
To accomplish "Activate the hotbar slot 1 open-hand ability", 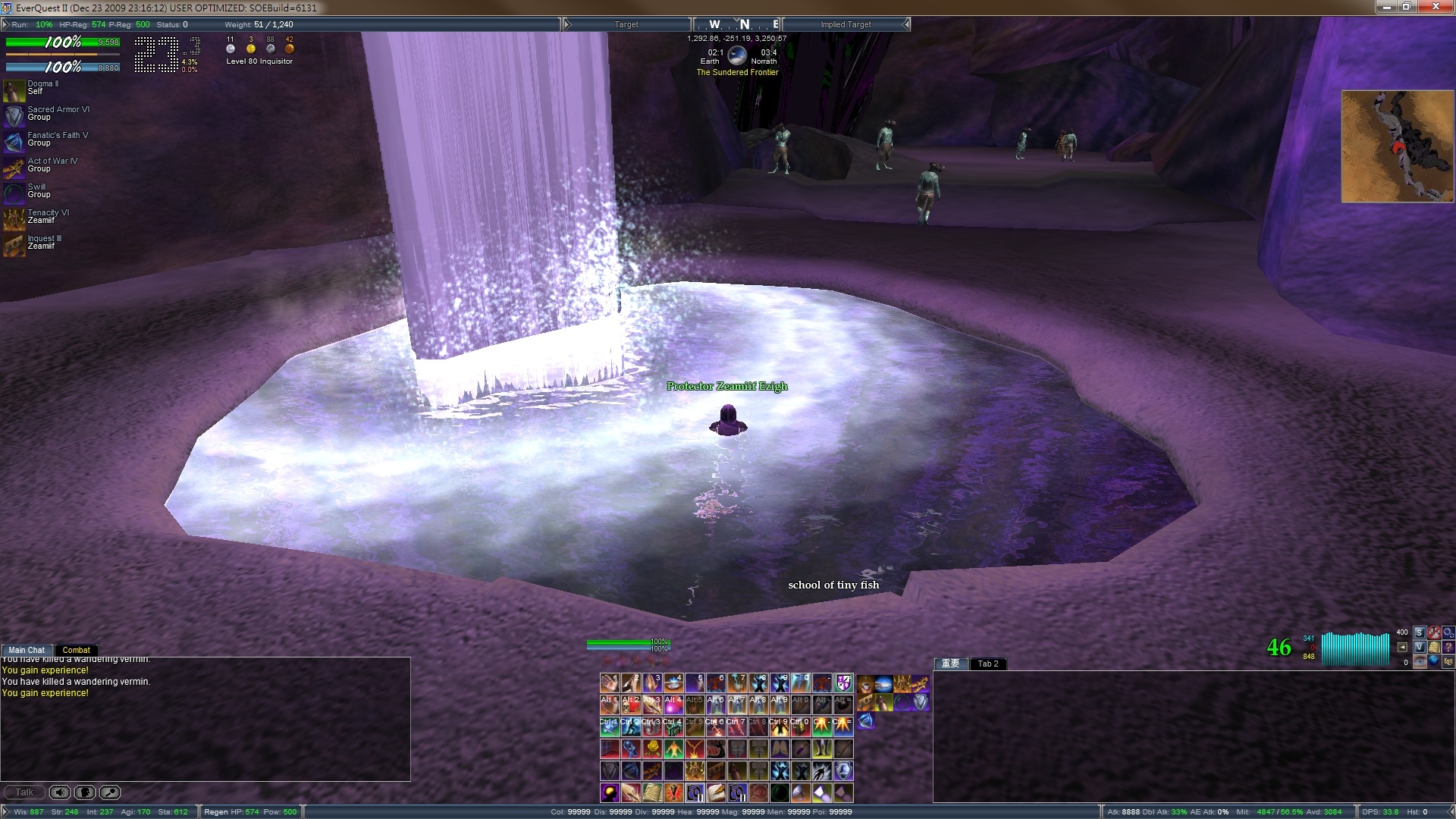I will click(x=609, y=682).
